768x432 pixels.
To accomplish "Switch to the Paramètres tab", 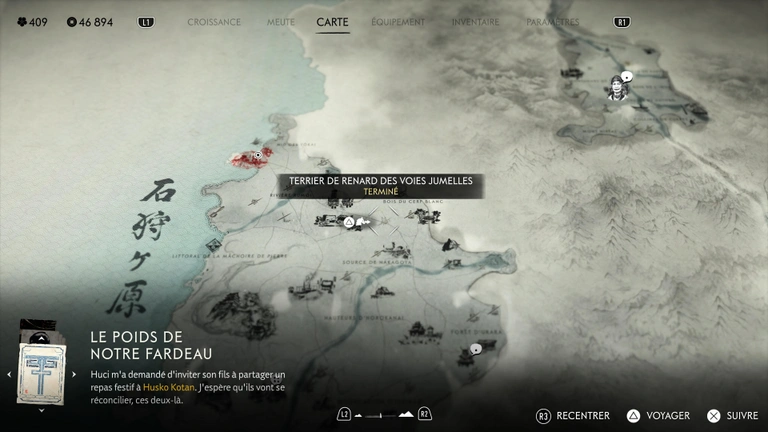I will 552,21.
